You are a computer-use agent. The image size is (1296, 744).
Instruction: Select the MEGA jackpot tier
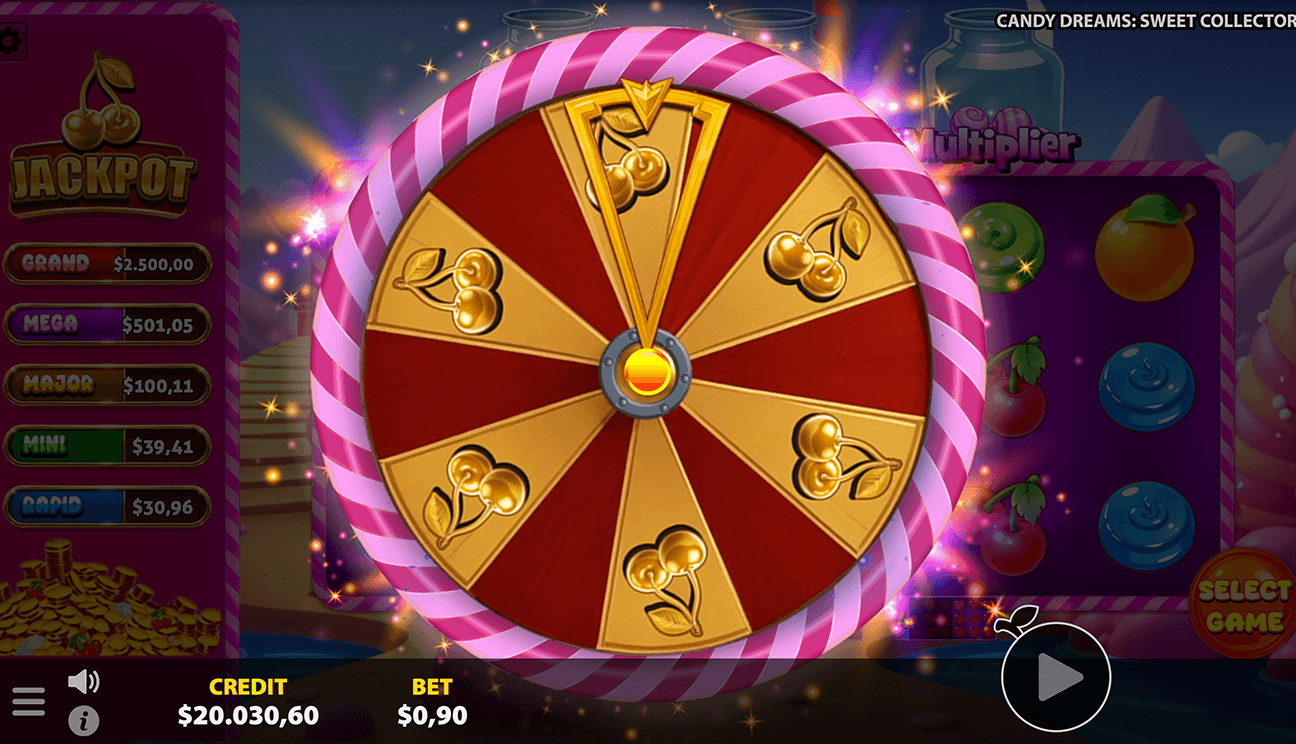108,324
